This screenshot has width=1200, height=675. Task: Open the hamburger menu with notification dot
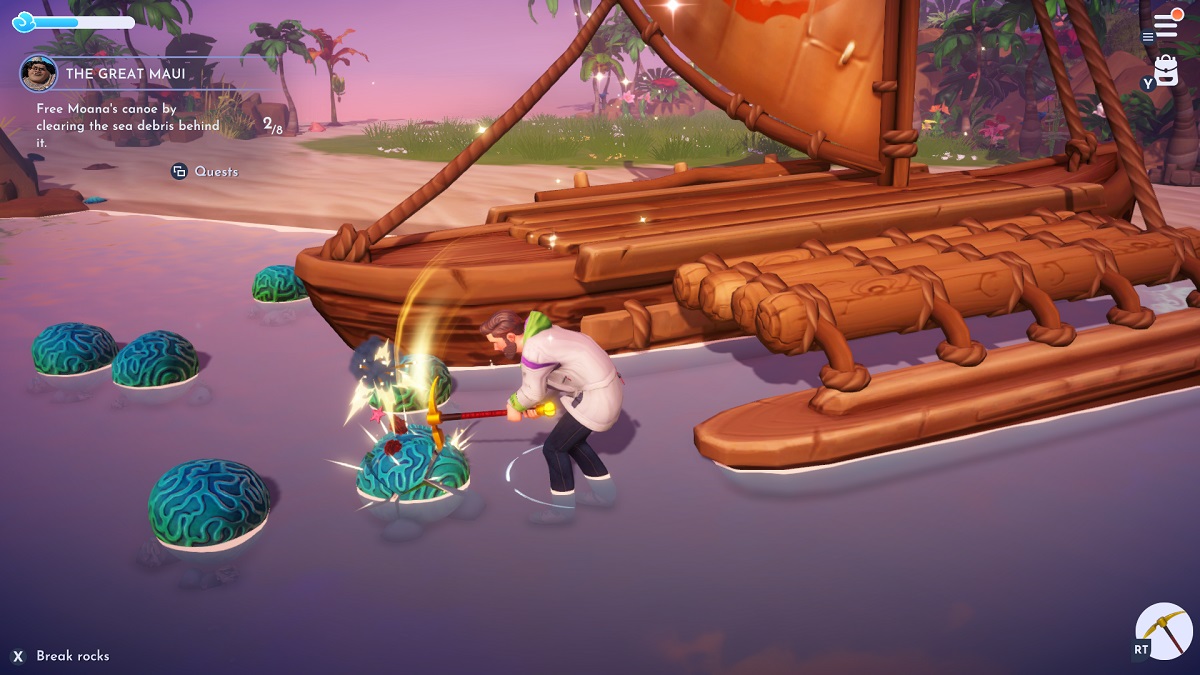(1166, 24)
